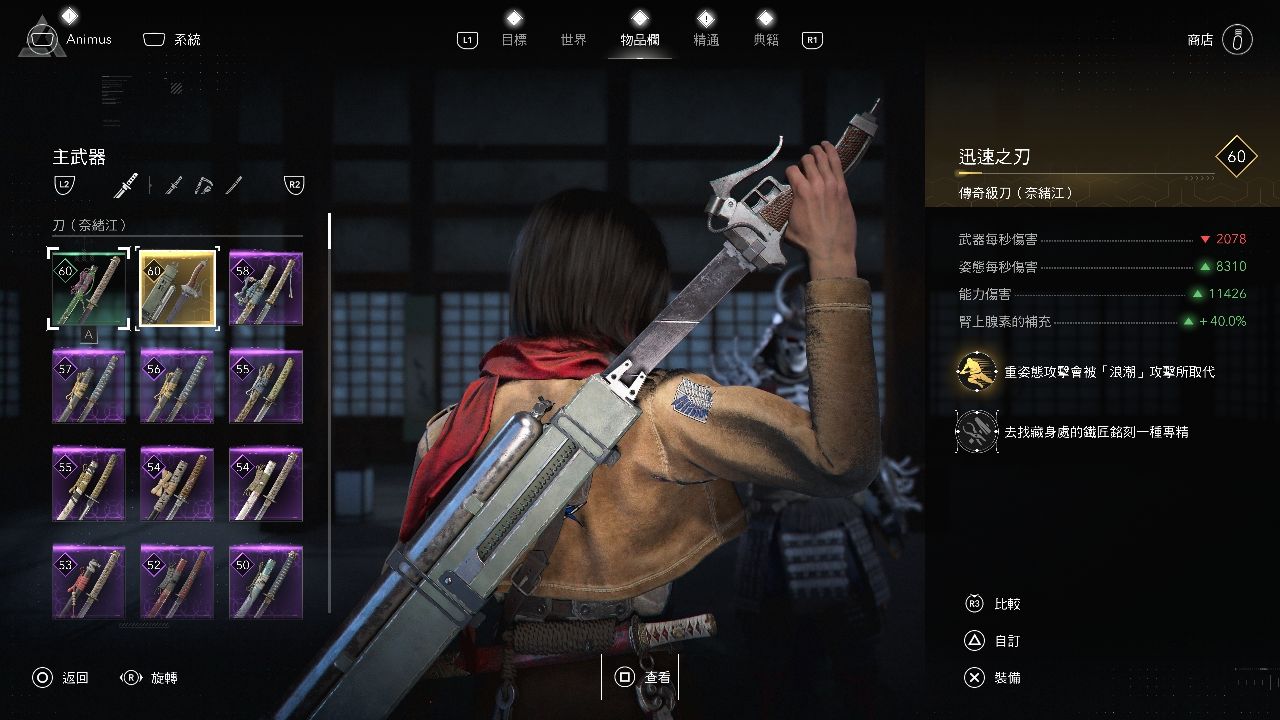The image size is (1280, 720).
Task: Open the 精通 (Mastery) tab
Action: (x=706, y=40)
